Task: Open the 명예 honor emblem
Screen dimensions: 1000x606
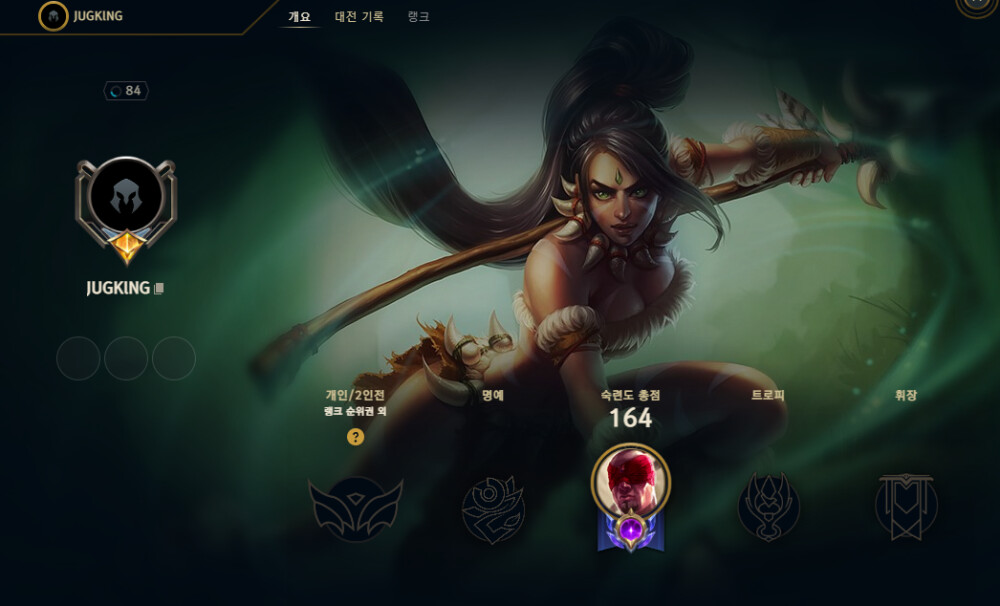Action: 492,508
